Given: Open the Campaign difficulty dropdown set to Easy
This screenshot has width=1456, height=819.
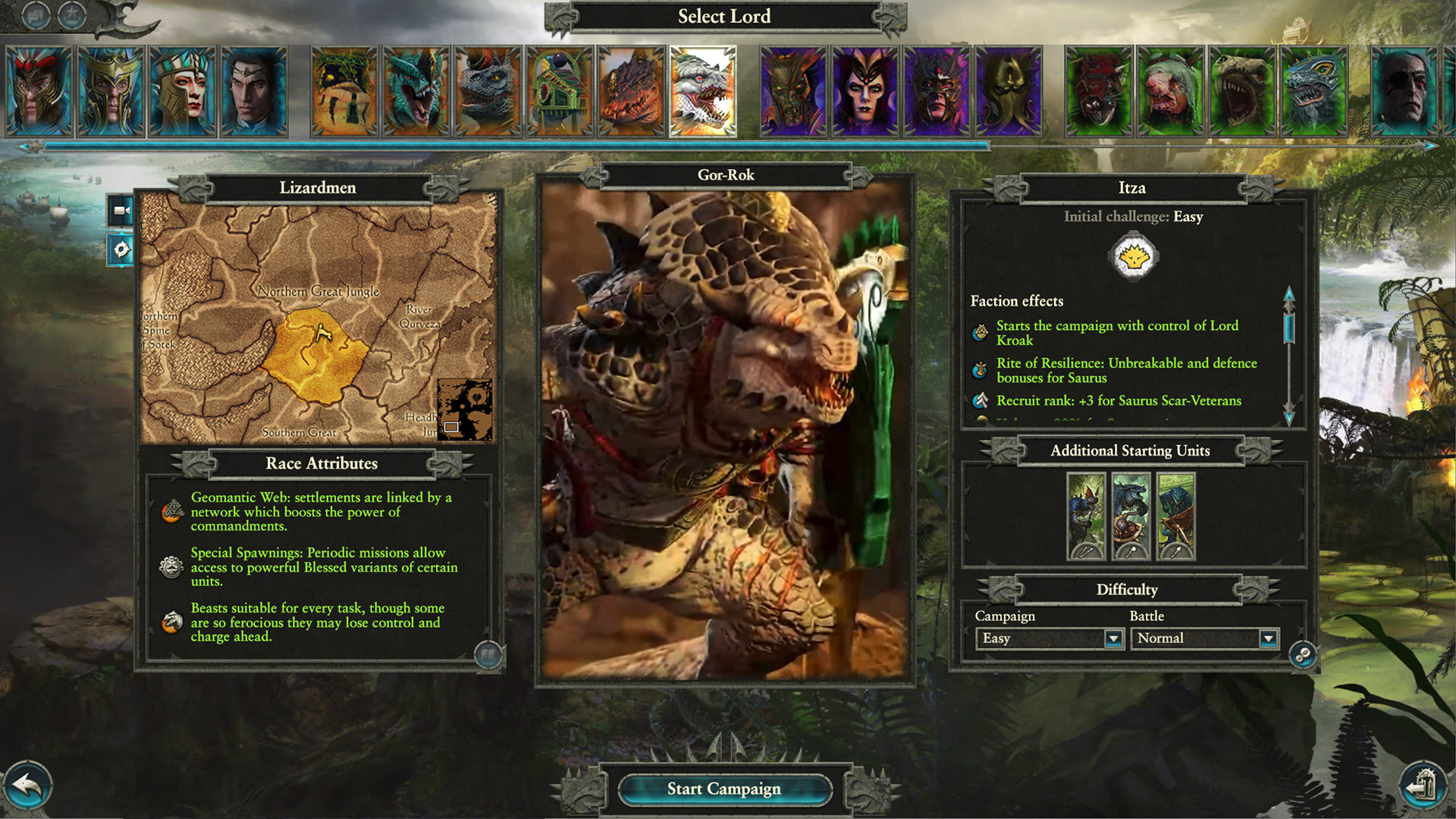Looking at the screenshot, I should tap(1050, 639).
